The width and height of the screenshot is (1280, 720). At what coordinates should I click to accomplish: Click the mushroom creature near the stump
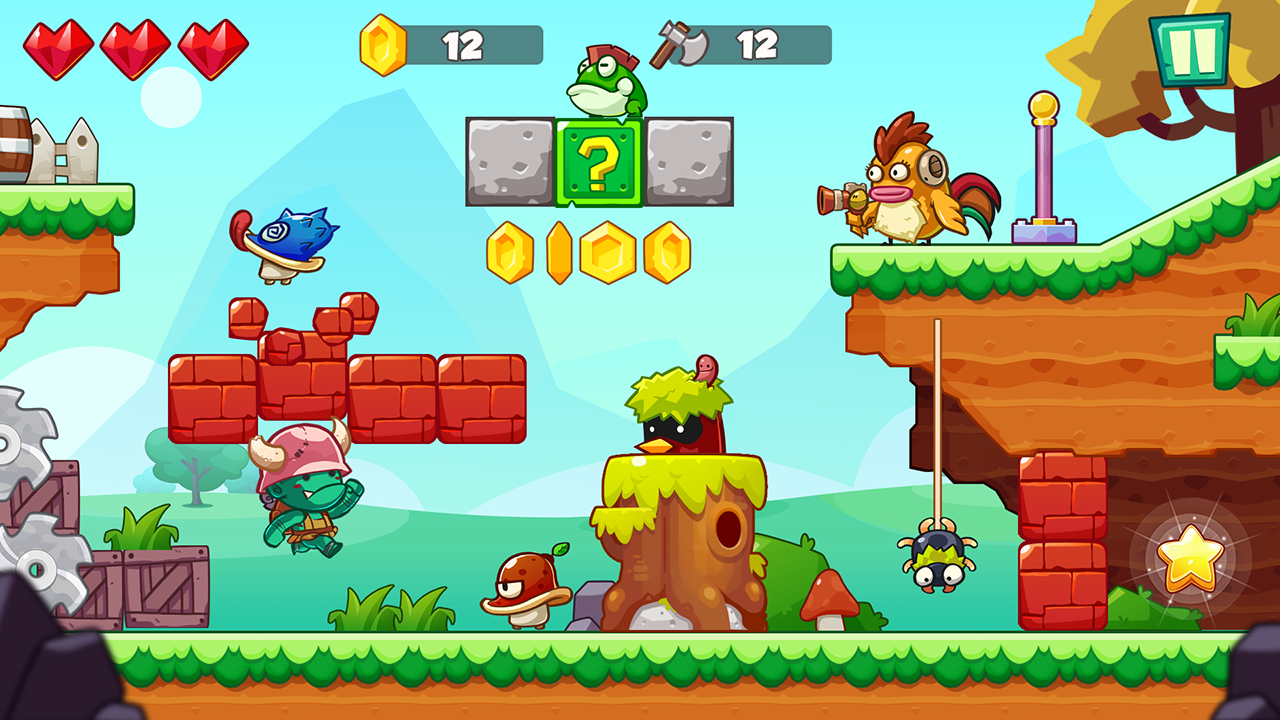pyautogui.click(x=528, y=590)
